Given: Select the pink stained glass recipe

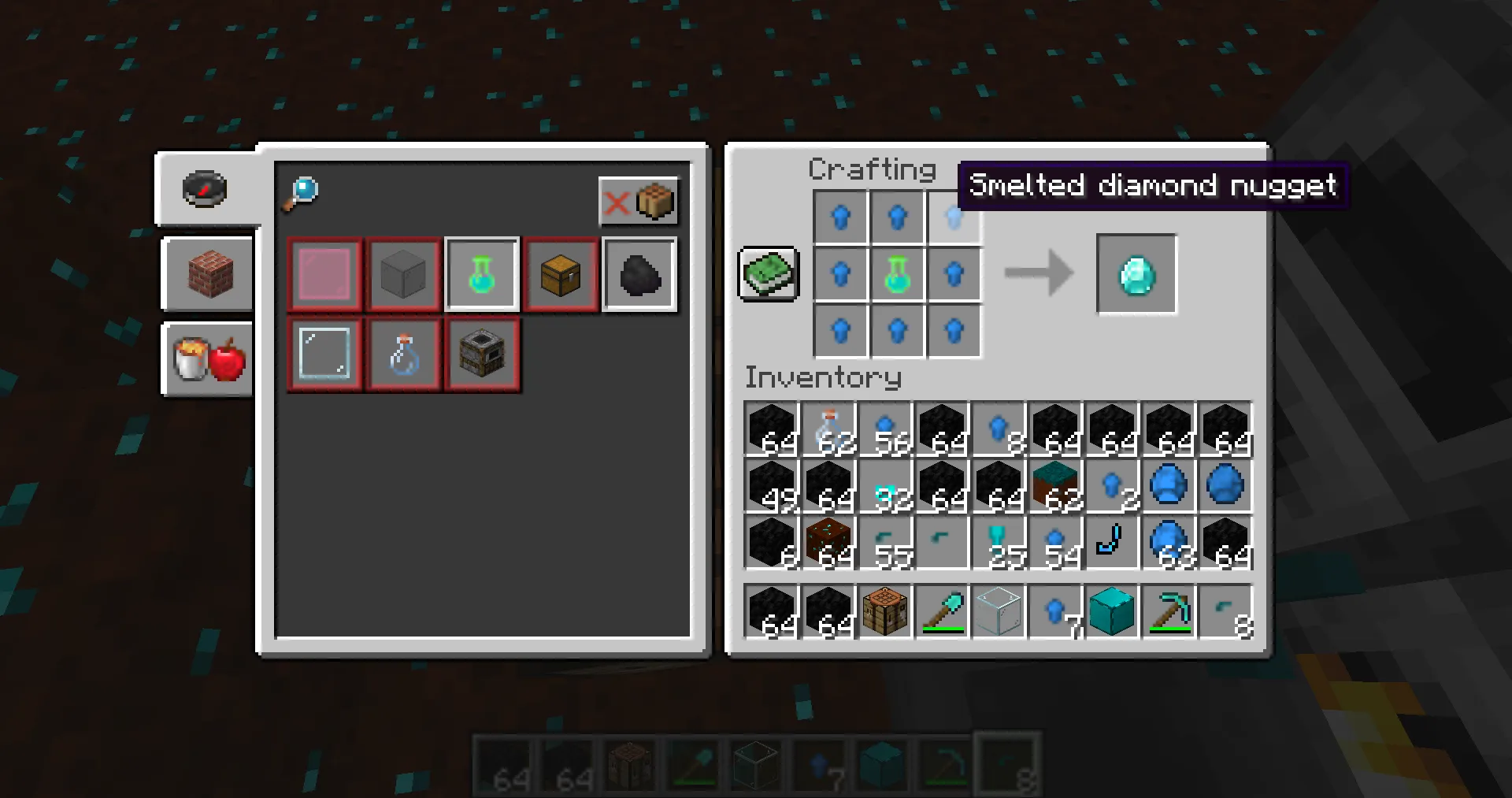Looking at the screenshot, I should 324,274.
